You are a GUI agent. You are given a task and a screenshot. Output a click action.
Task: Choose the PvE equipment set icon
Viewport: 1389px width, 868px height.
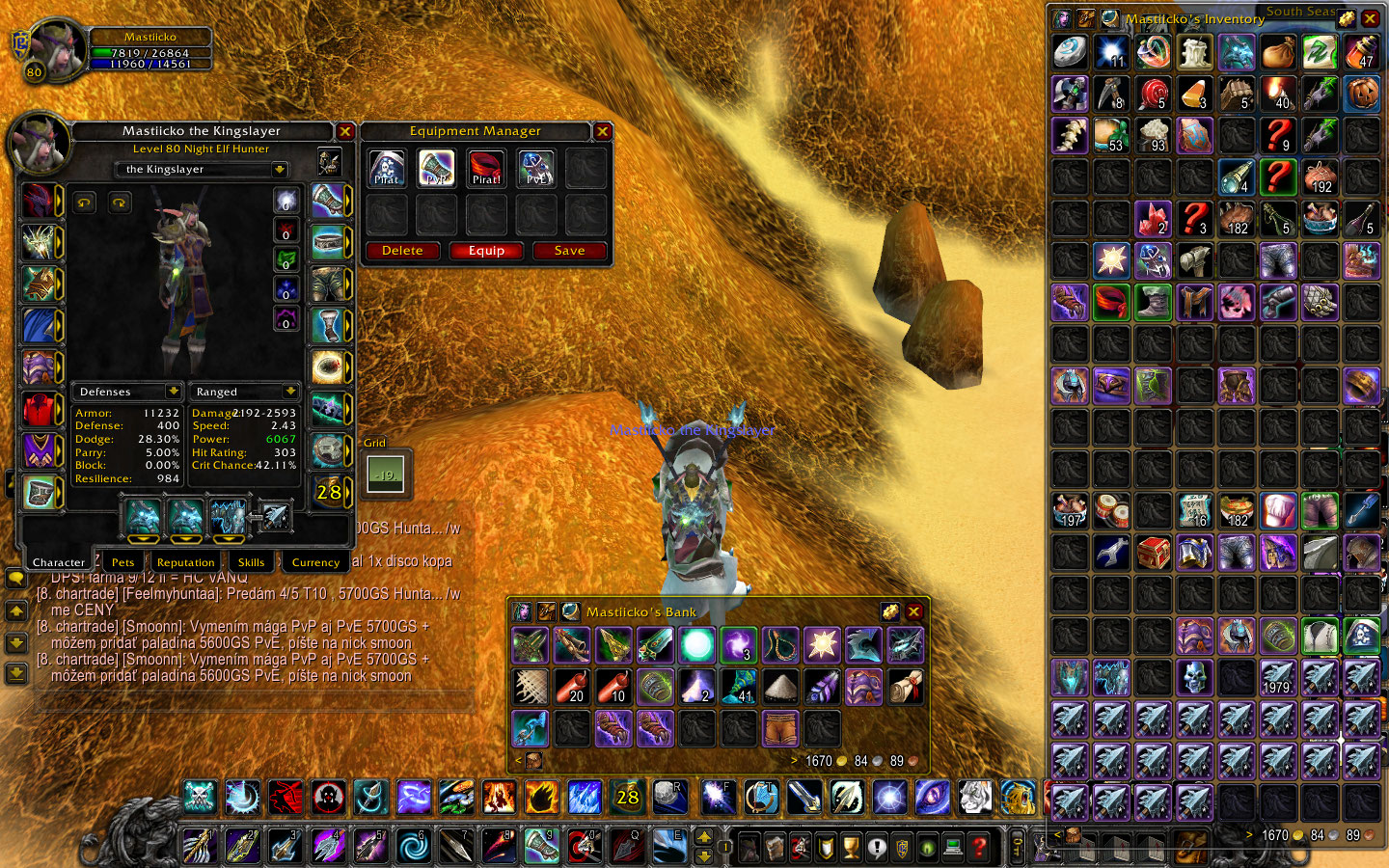coord(536,169)
